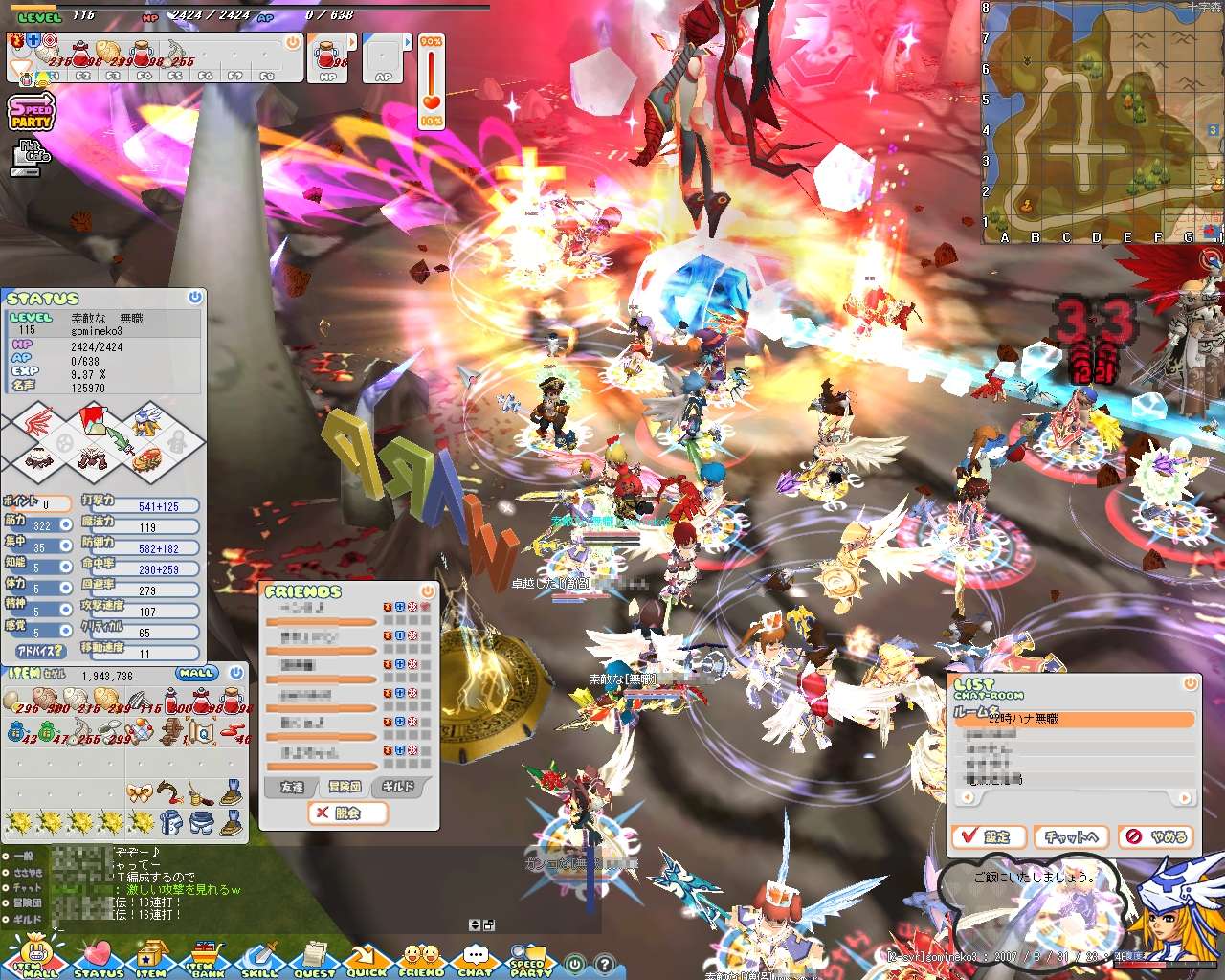
Task: Click the help question mark button
Action: click(605, 965)
